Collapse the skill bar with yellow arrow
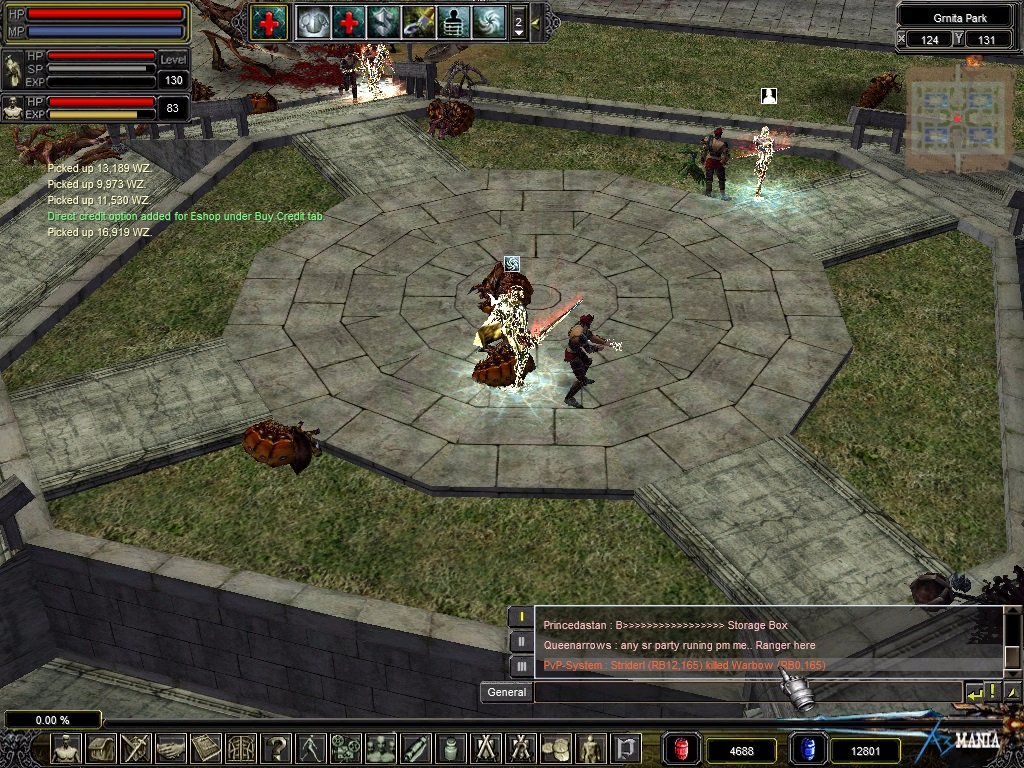Viewport: 1024px width, 768px height. click(x=536, y=21)
